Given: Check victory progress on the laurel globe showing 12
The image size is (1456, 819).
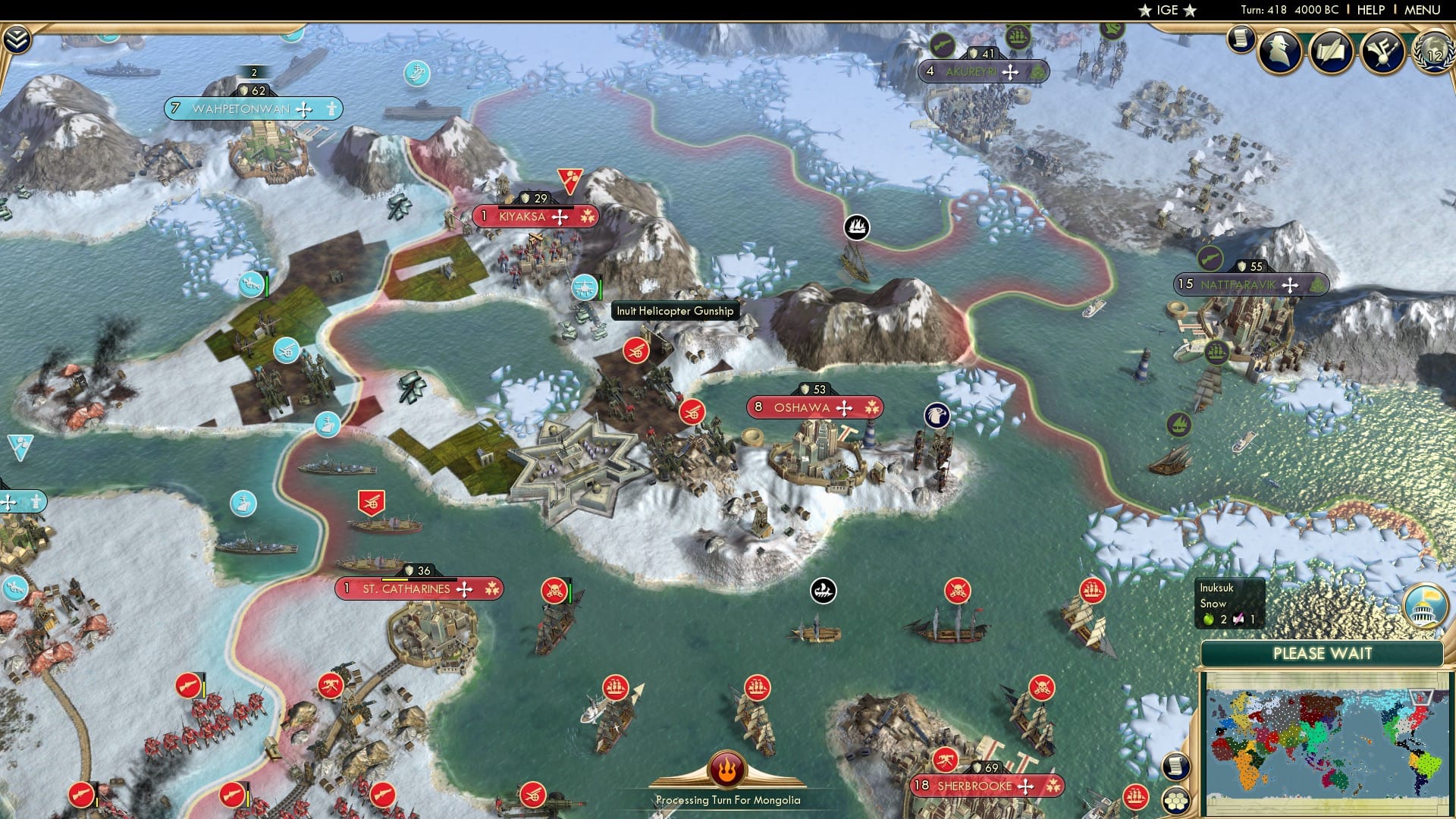Looking at the screenshot, I should [x=1432, y=49].
